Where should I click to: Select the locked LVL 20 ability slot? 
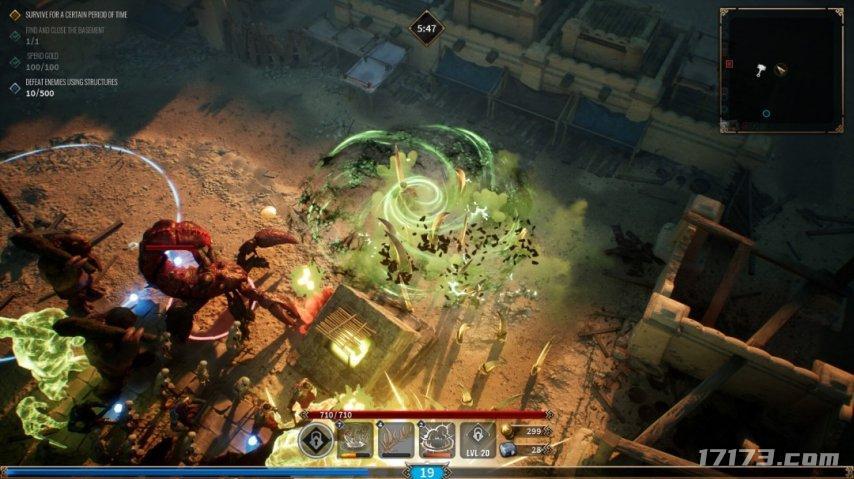pos(478,439)
